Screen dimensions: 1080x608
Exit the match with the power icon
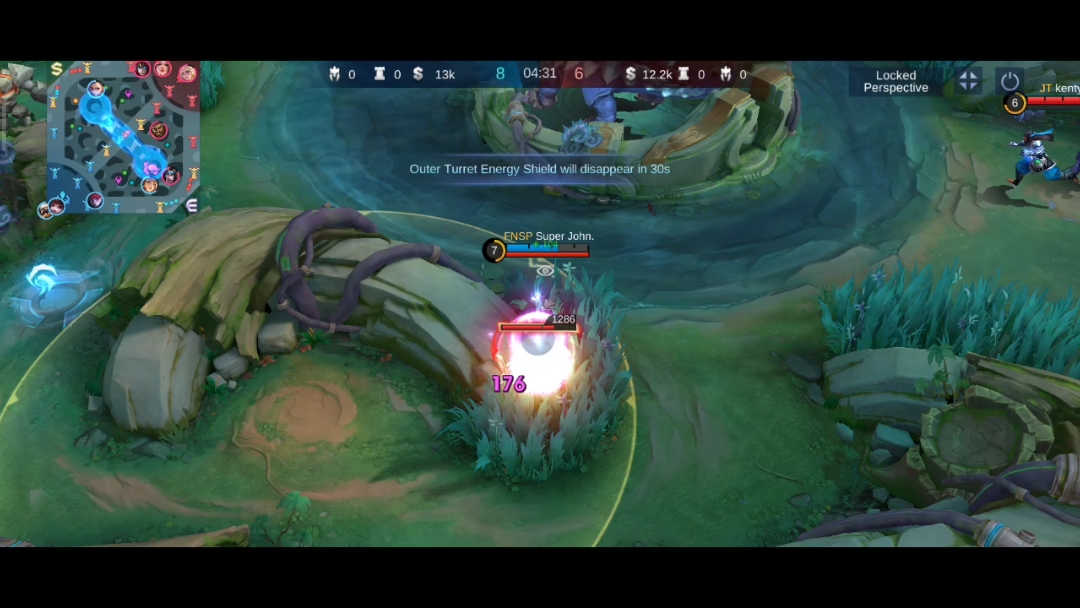coord(1009,81)
